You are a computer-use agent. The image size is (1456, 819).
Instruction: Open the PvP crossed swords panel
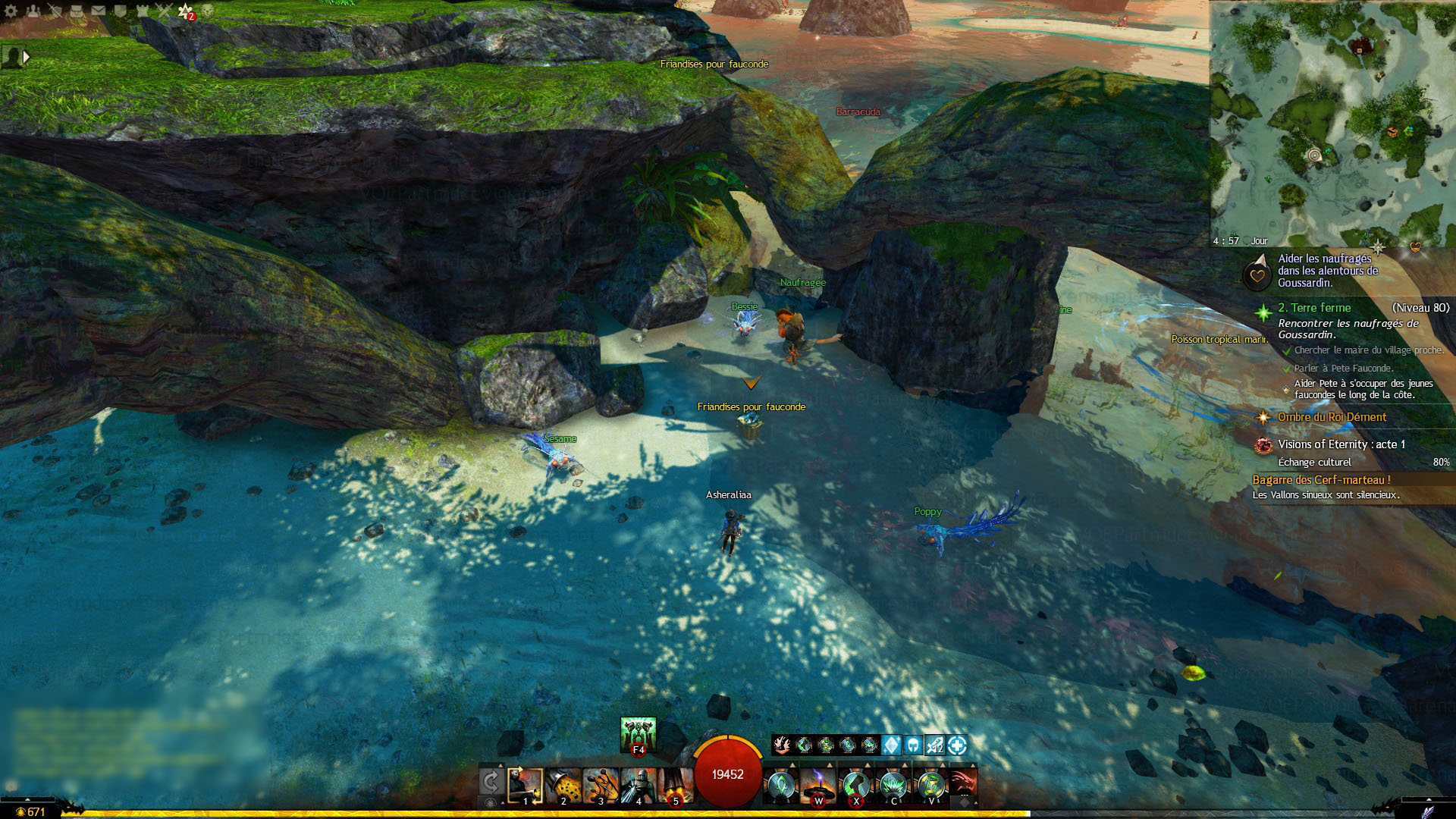coord(165,11)
